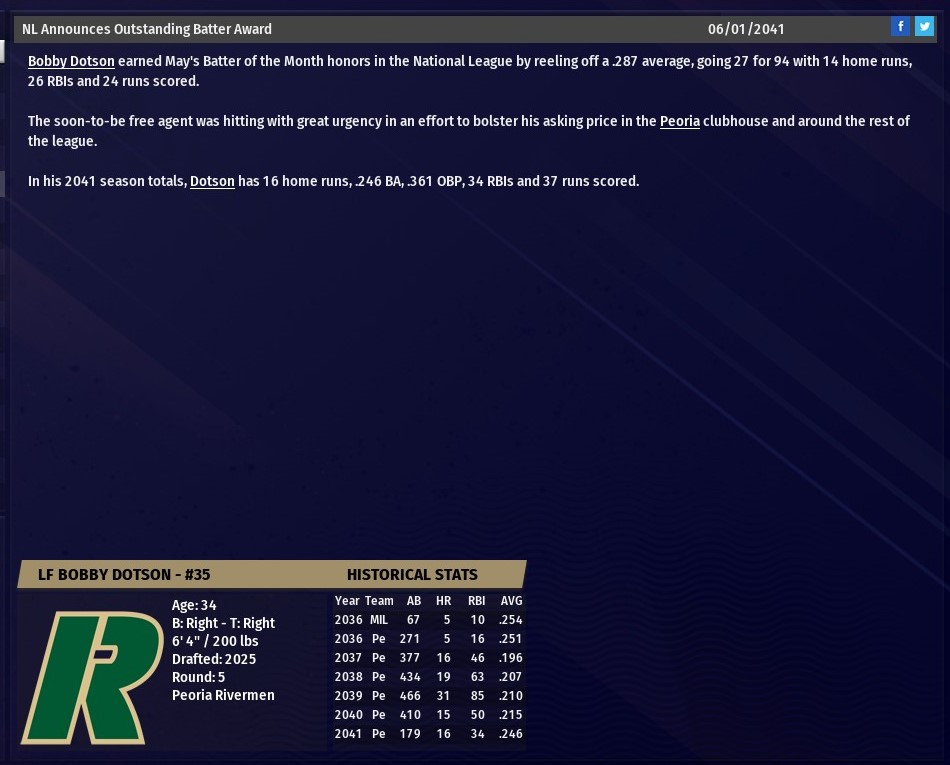Image resolution: width=950 pixels, height=765 pixels.
Task: Open Bobby Dotson's profile from headline link
Action: click(x=71, y=61)
